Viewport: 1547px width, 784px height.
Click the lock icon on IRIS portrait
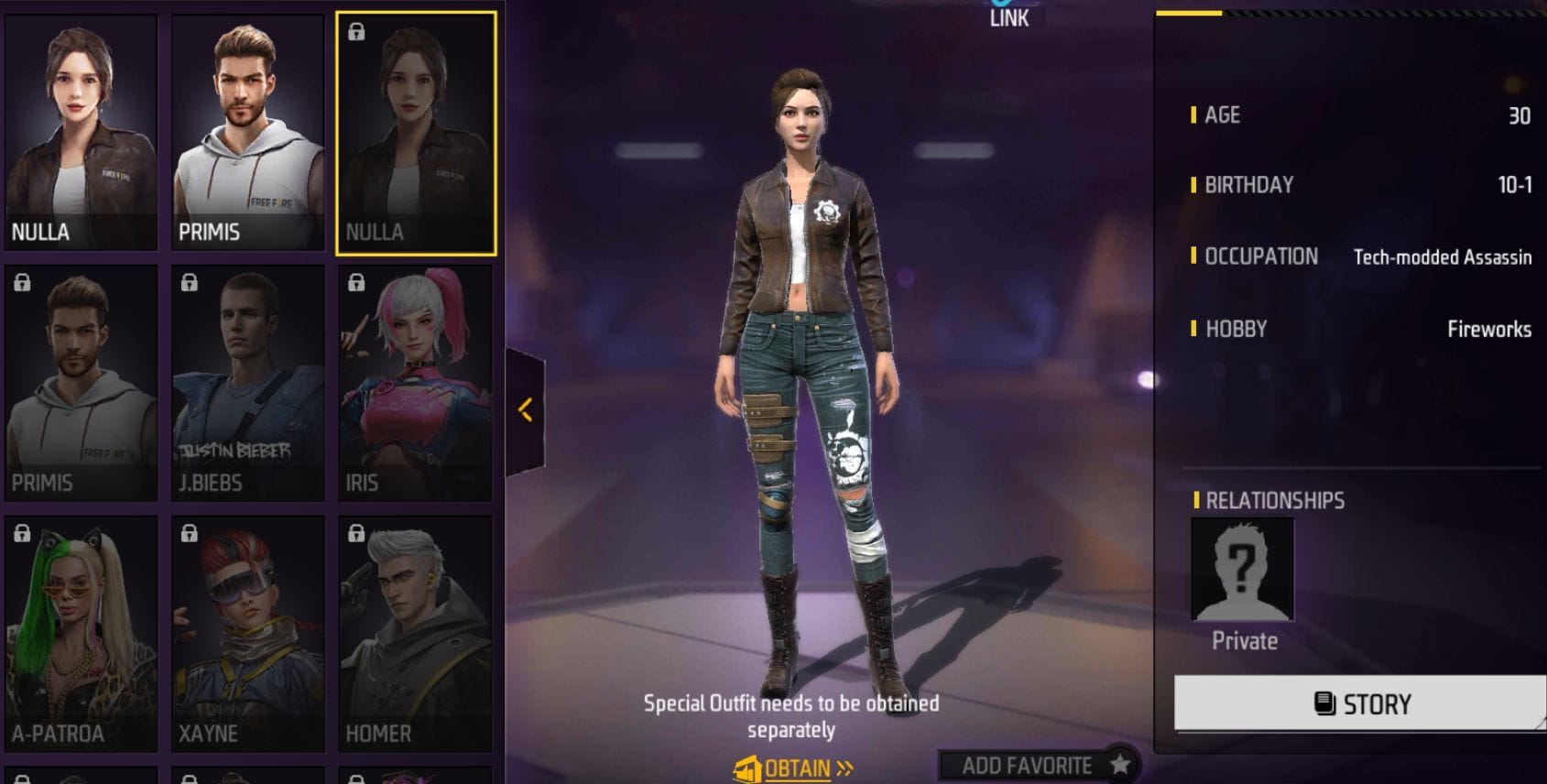pos(356,282)
